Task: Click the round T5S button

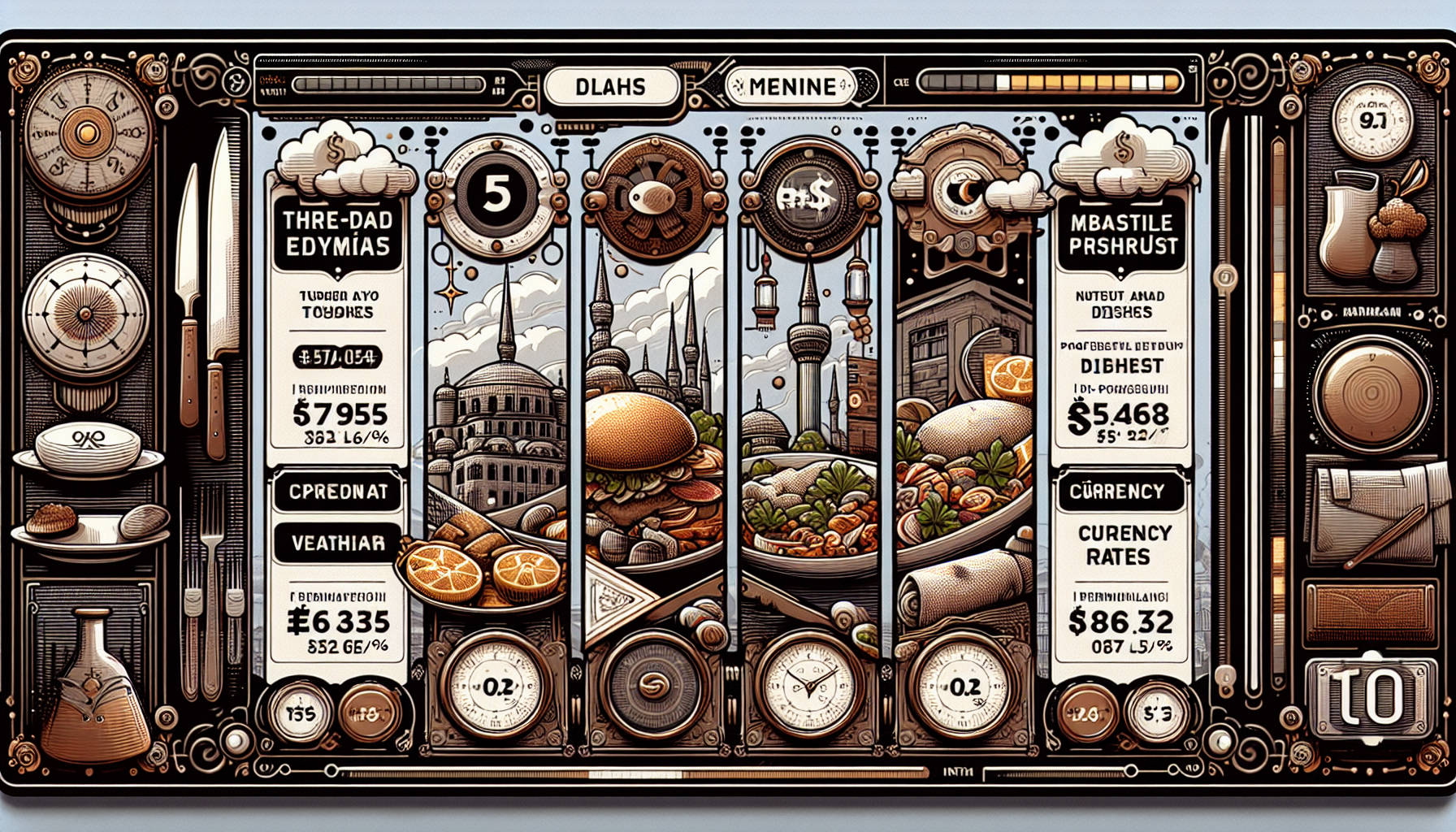Action: 301,714
